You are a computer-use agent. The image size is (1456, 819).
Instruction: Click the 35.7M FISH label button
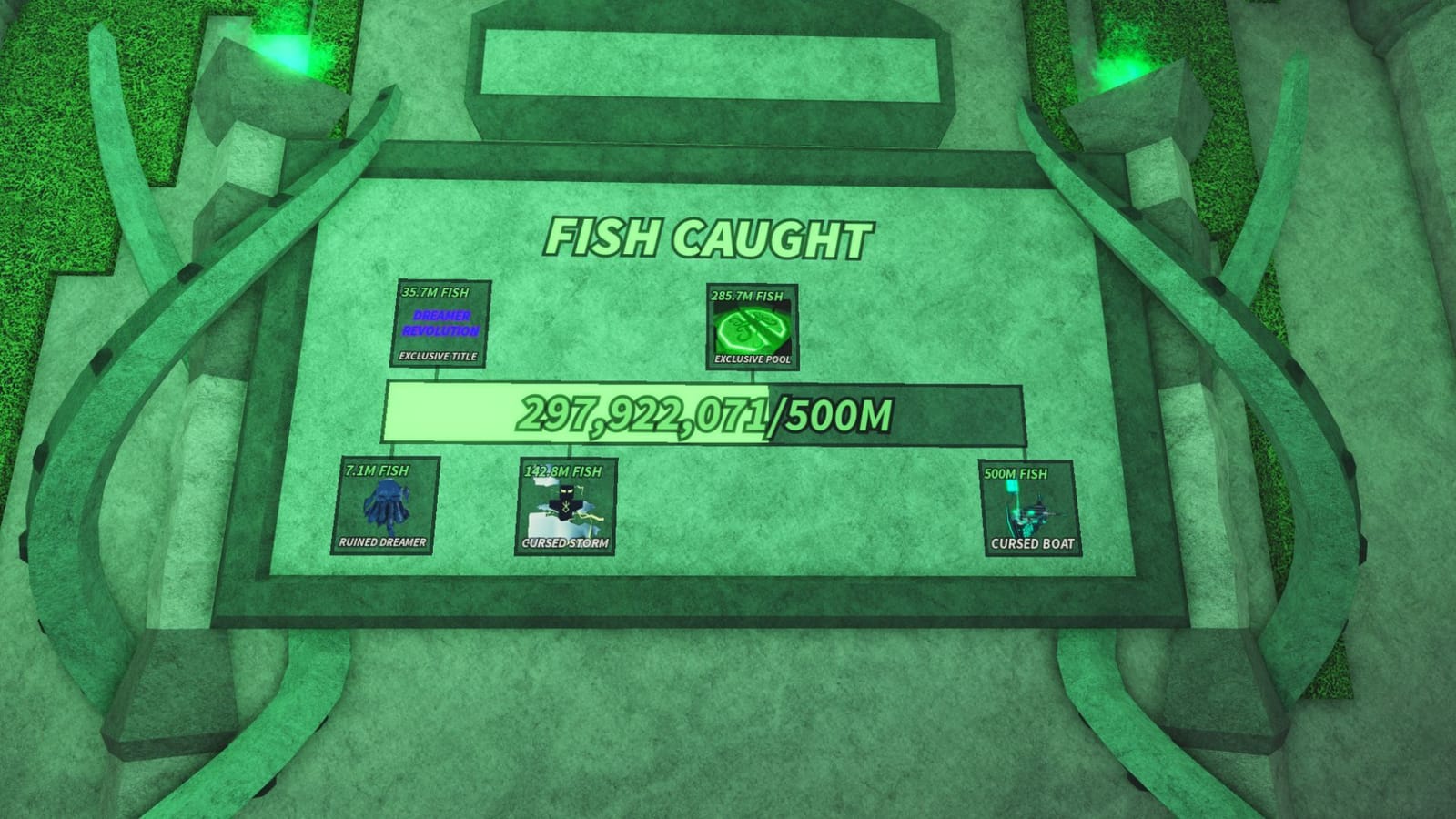pyautogui.click(x=437, y=292)
